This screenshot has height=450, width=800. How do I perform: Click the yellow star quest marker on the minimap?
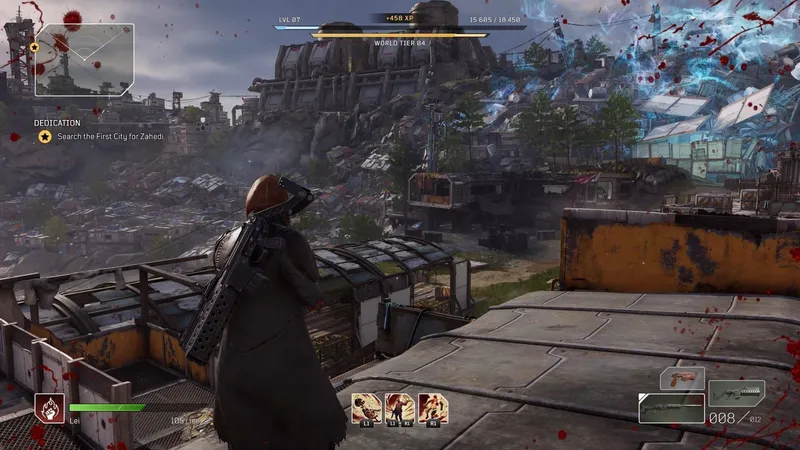pyautogui.click(x=35, y=47)
